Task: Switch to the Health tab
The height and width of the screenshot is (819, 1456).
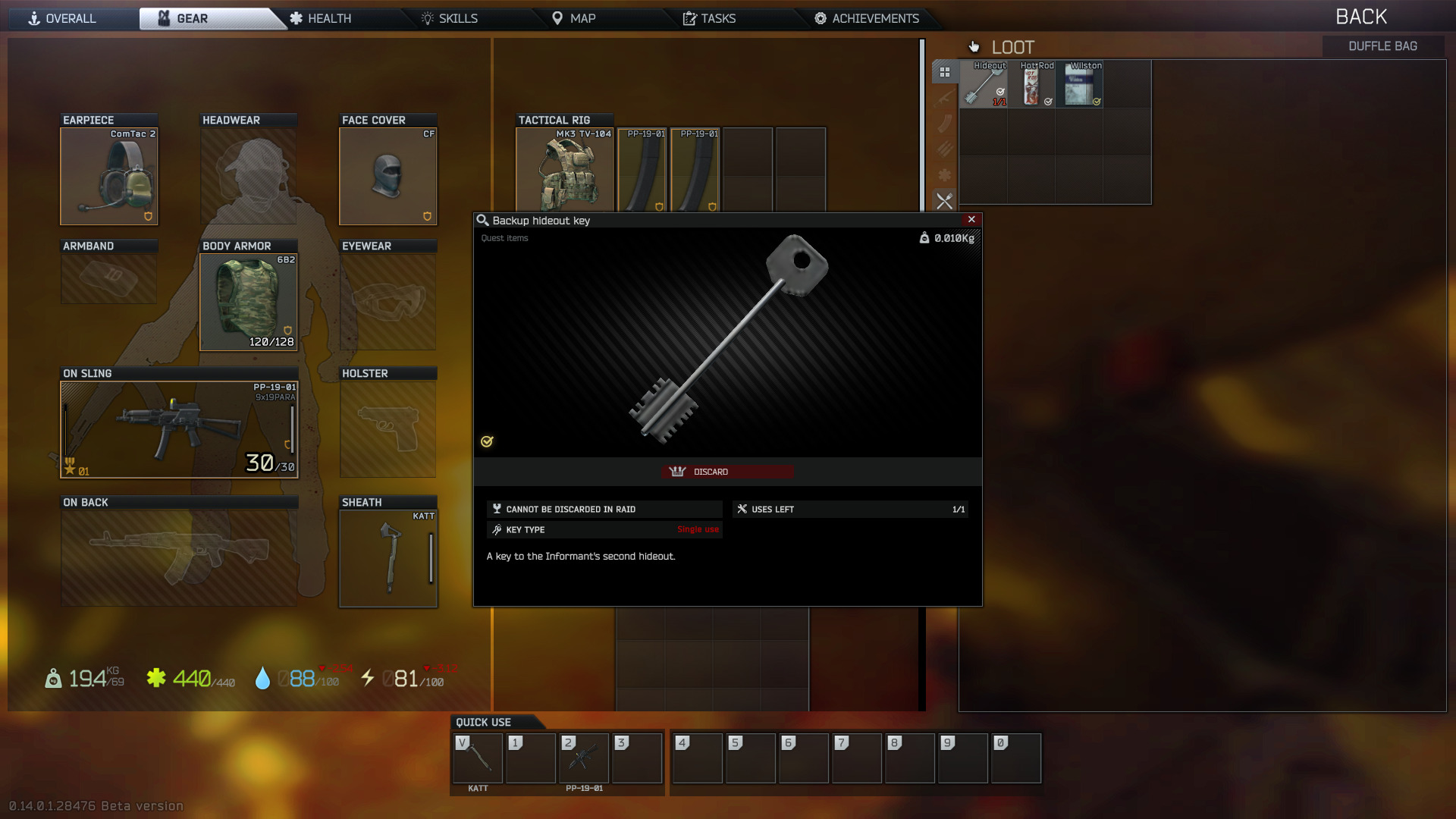Action: tap(326, 18)
